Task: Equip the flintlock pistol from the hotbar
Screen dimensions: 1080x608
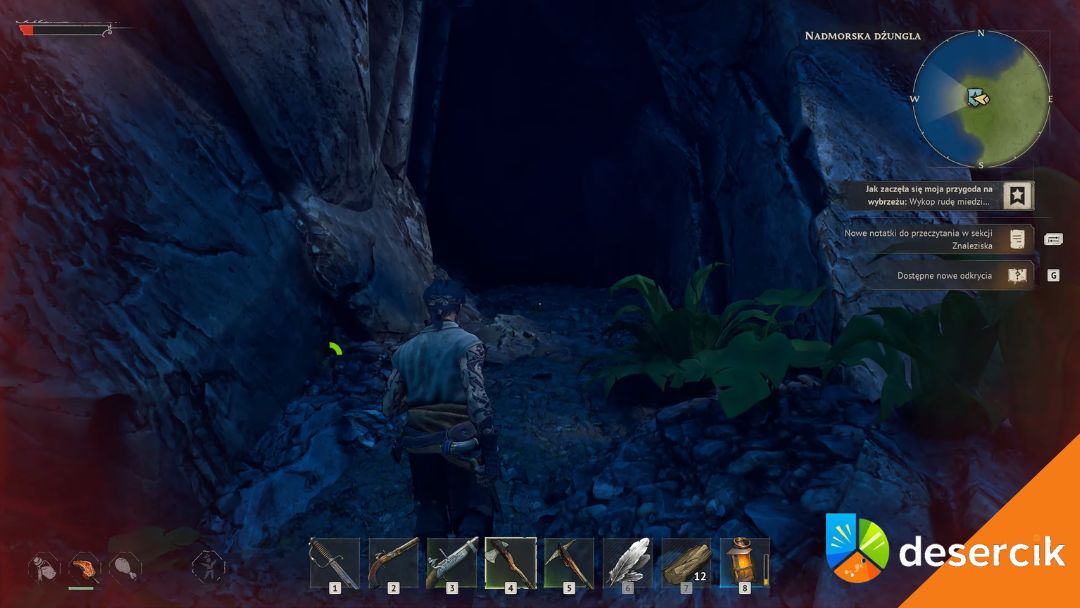Action: pos(393,563)
